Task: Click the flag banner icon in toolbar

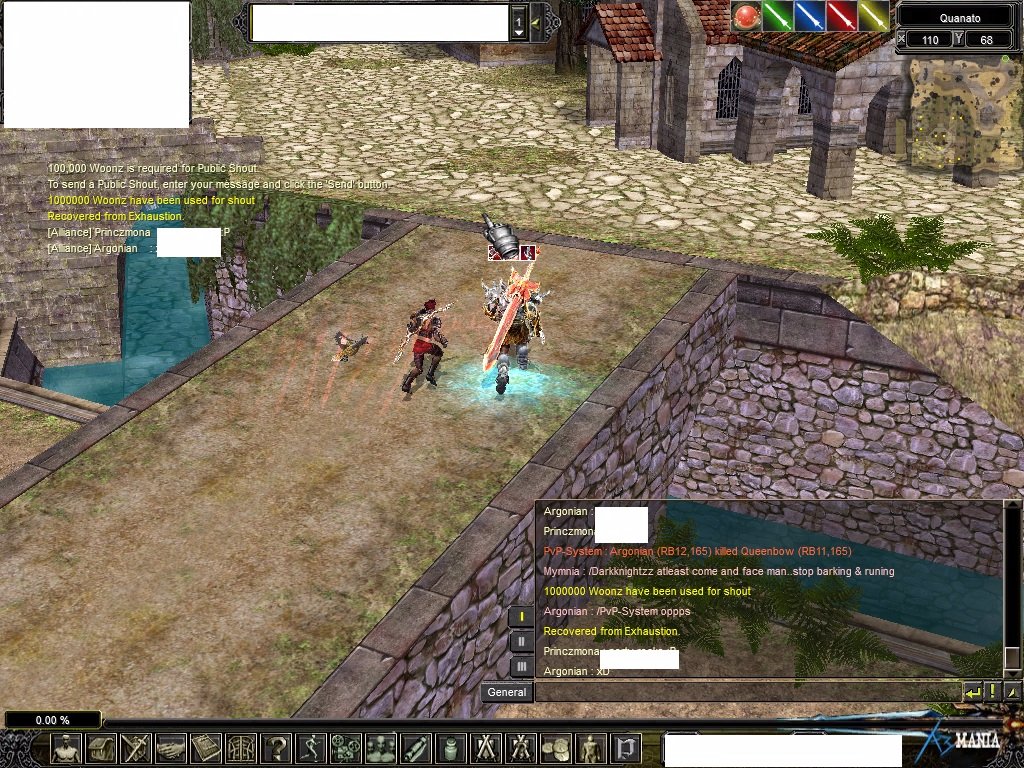Action: pos(626,748)
